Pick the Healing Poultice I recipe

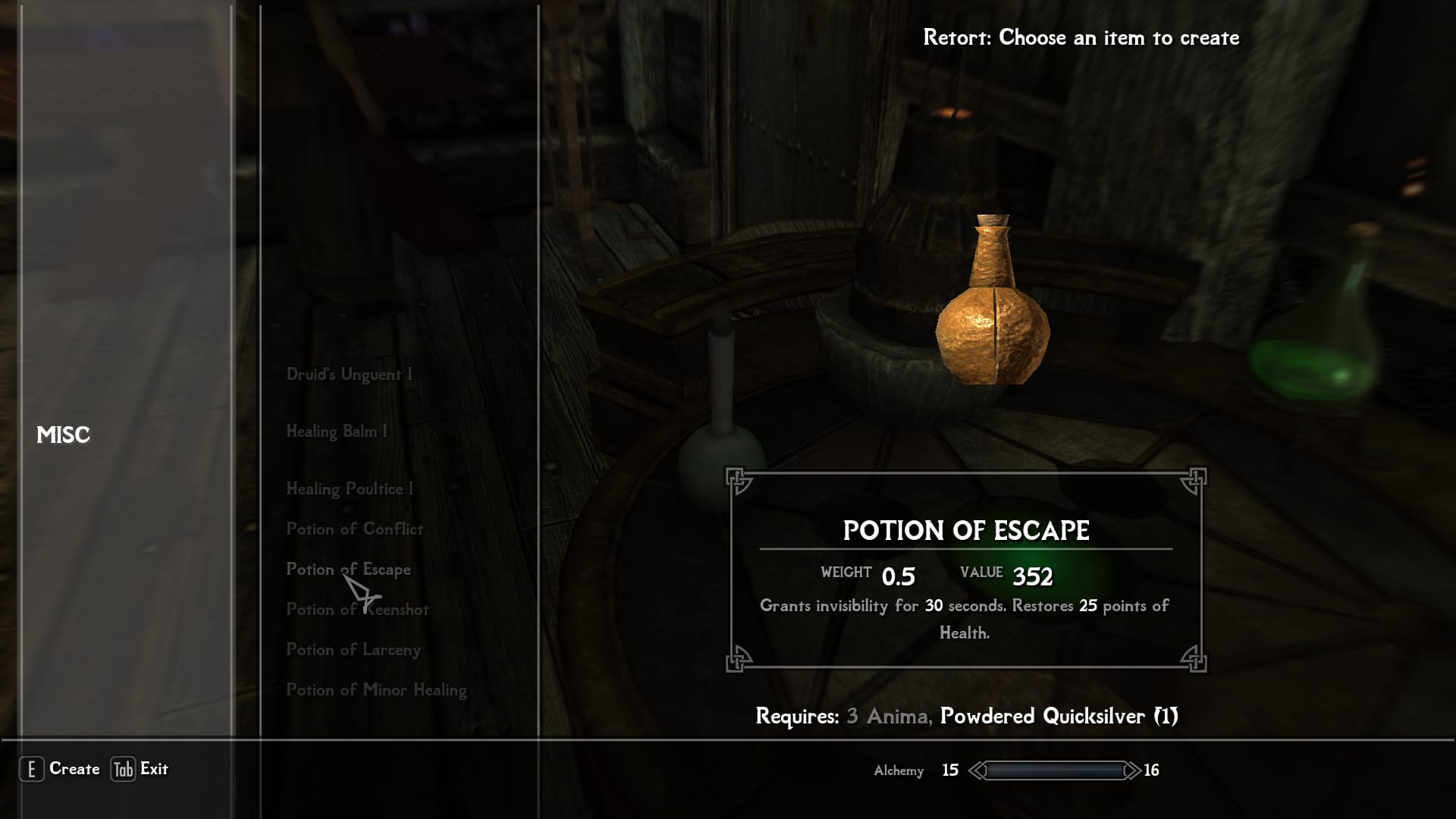[350, 489]
